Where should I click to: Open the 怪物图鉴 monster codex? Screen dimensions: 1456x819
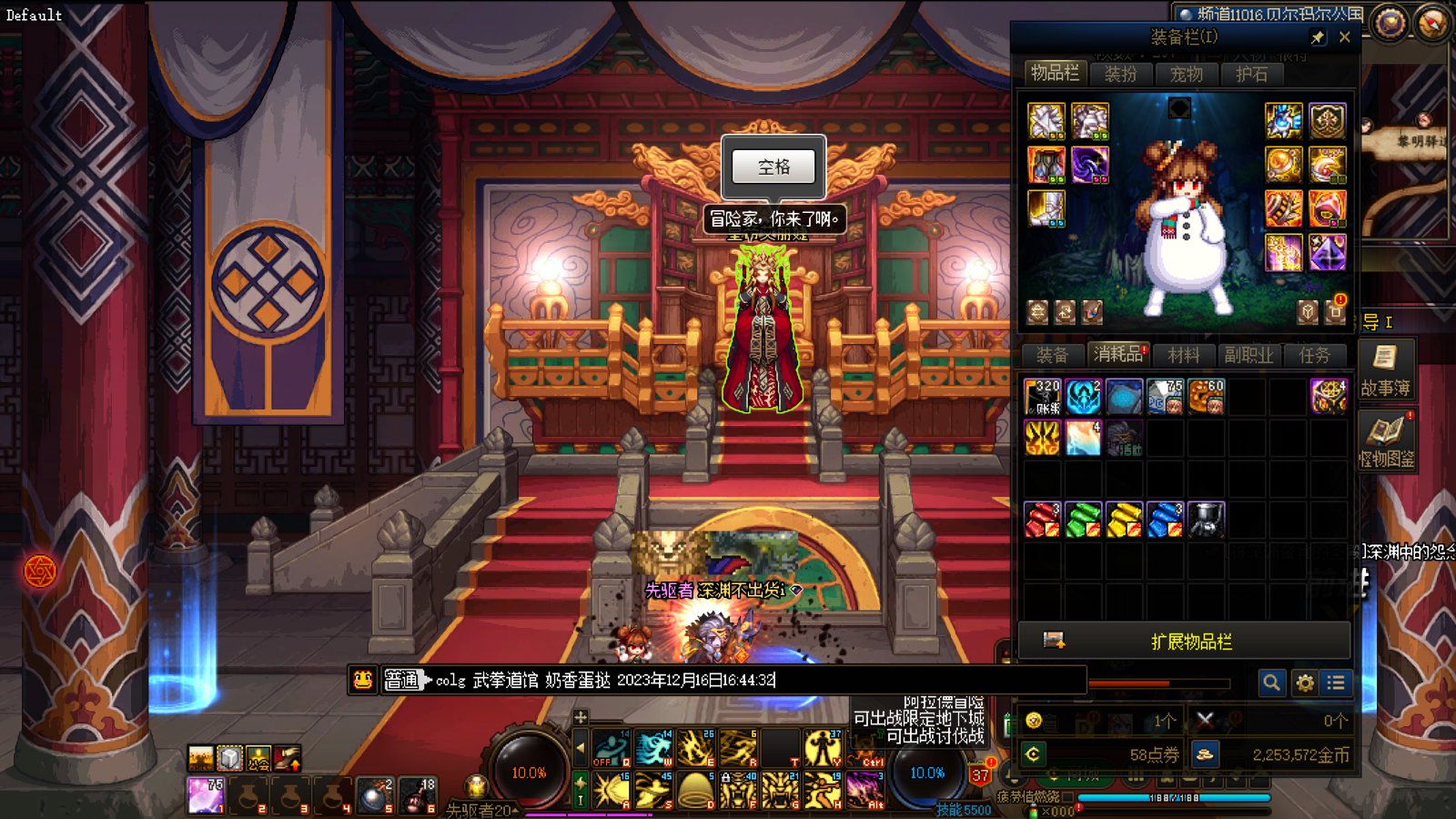point(1386,440)
